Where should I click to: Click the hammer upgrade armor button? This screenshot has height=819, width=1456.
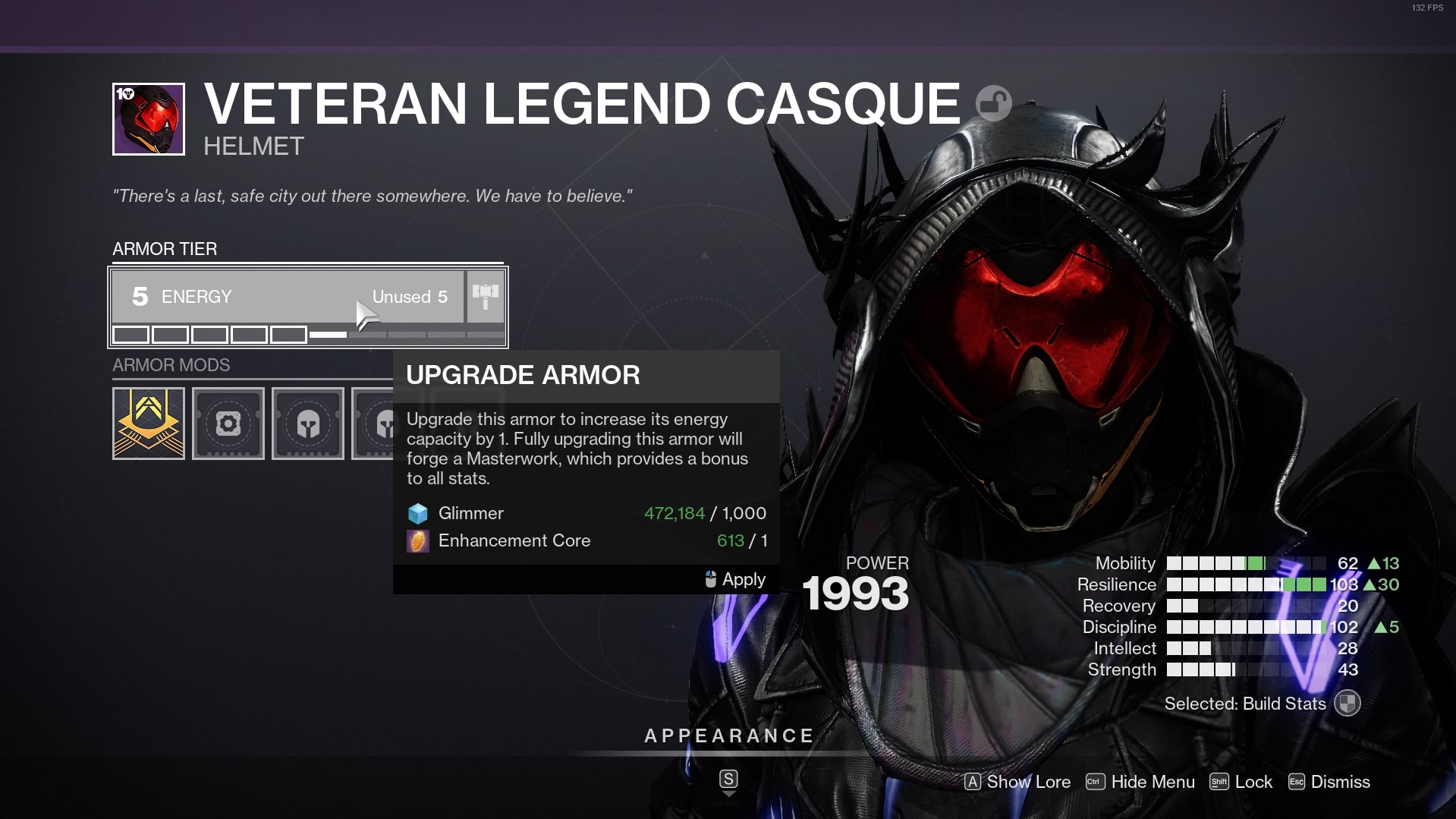point(486,296)
